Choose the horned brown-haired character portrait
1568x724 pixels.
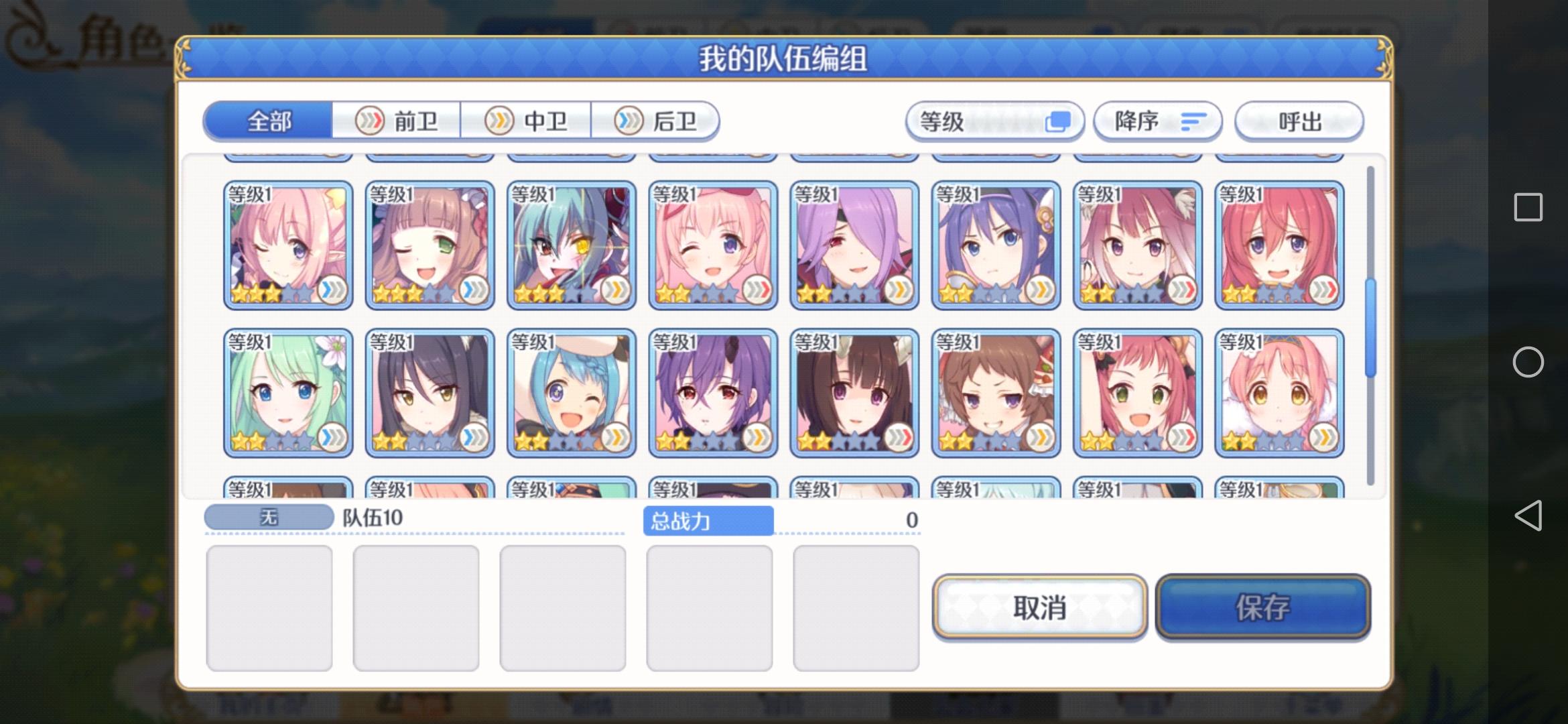(x=854, y=392)
